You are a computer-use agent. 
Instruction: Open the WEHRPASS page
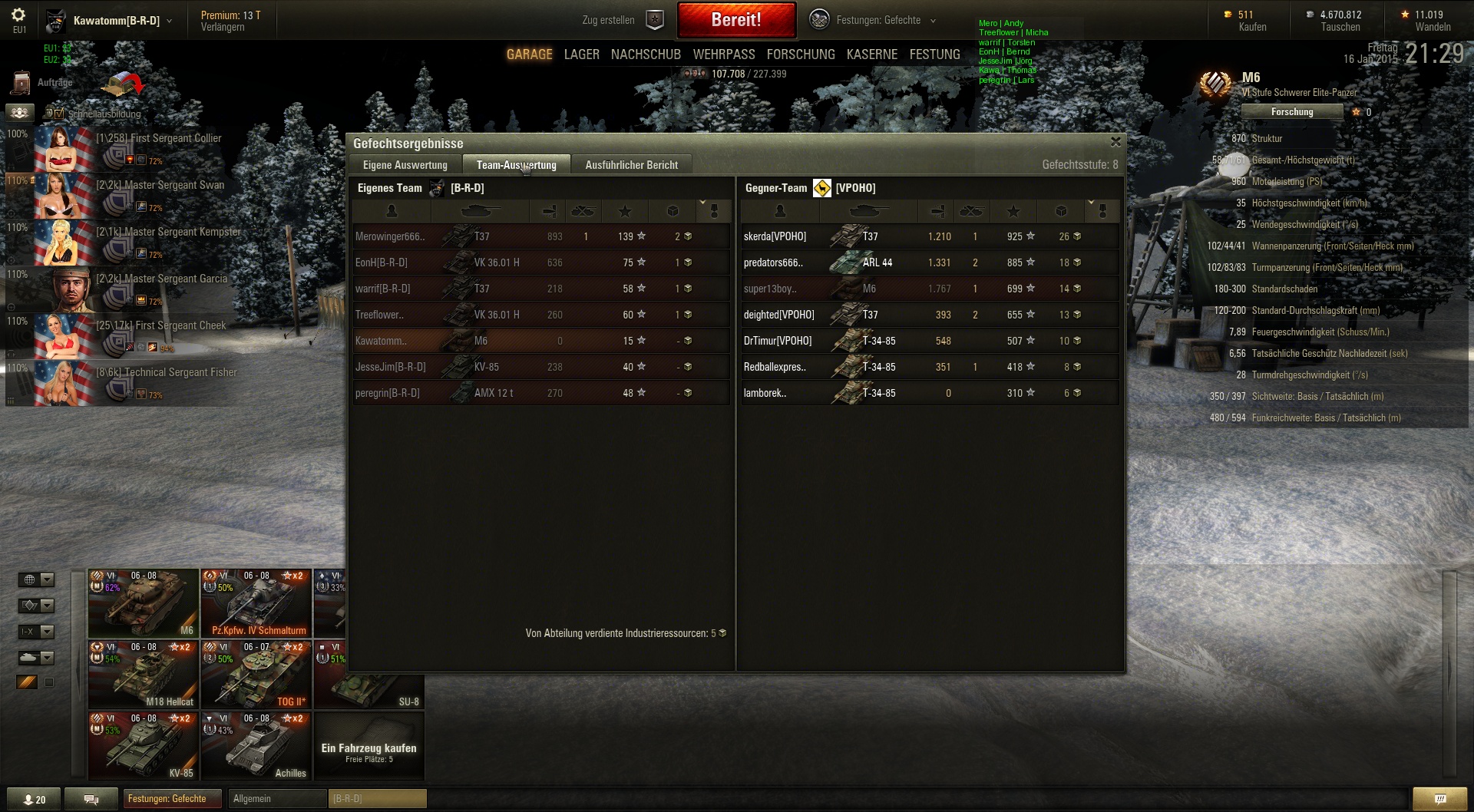(x=724, y=54)
